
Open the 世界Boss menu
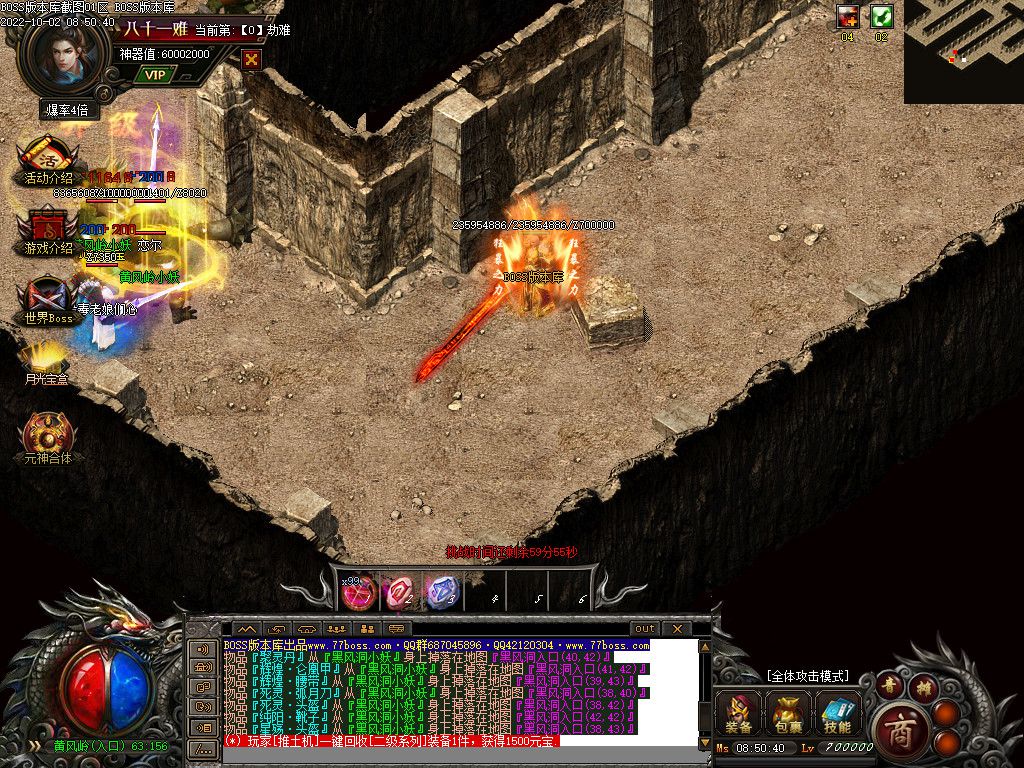point(48,299)
